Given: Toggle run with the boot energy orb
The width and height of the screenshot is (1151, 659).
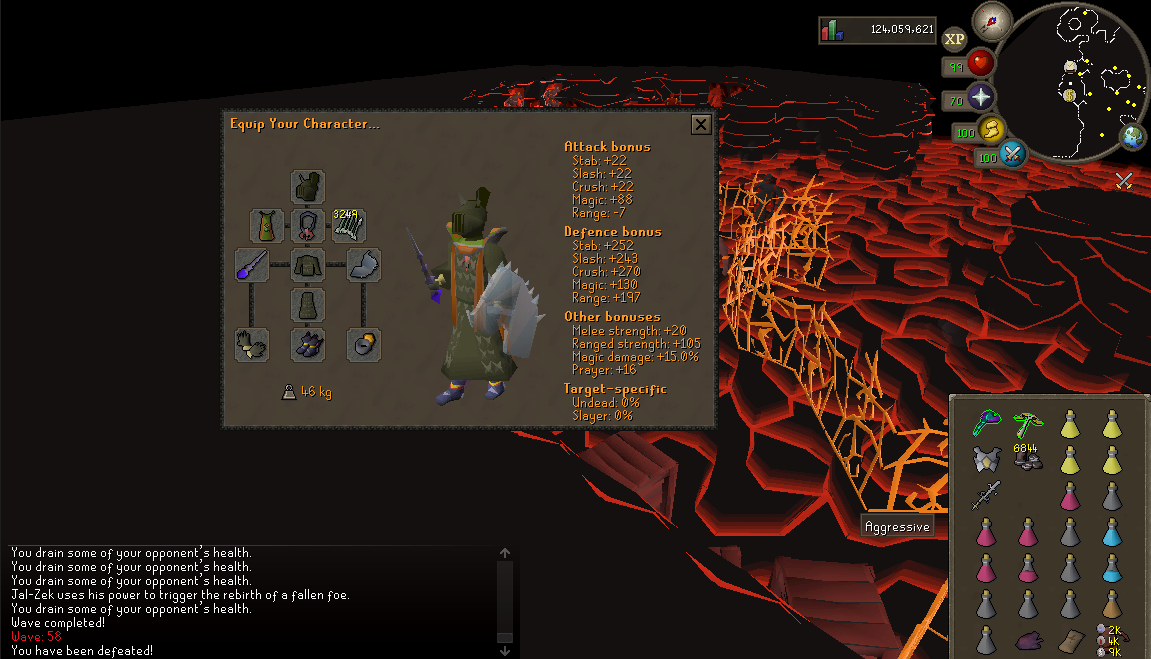Looking at the screenshot, I should pyautogui.click(x=991, y=130).
